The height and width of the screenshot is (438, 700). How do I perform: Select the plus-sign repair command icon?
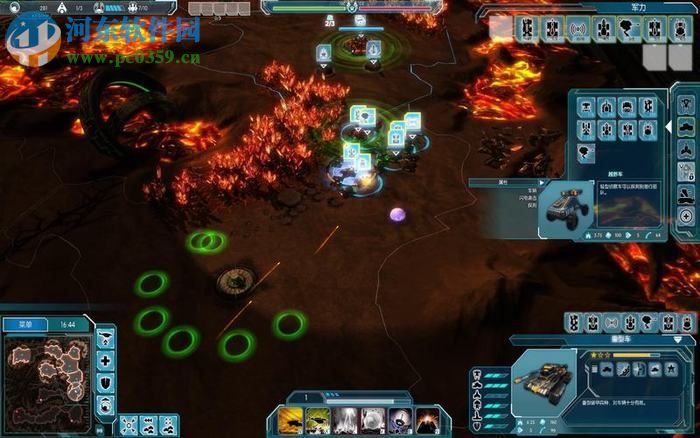point(106,360)
